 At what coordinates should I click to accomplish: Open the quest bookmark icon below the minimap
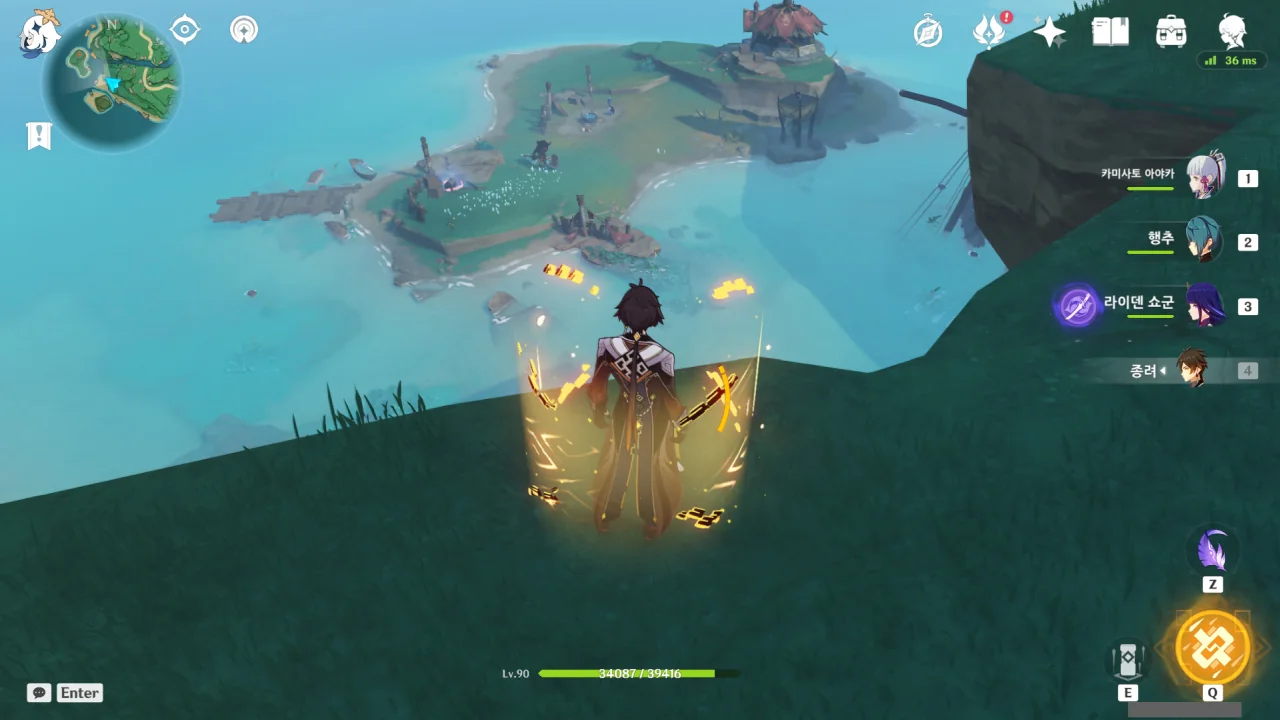pos(39,136)
